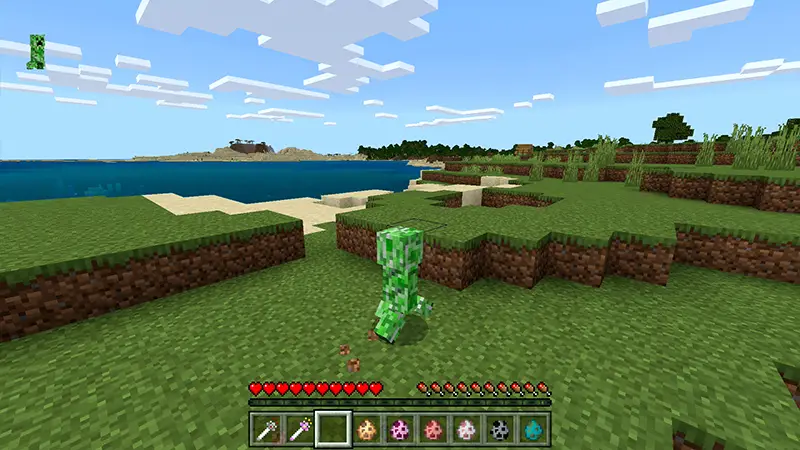Pick the teal spawn egg slot

coord(532,428)
